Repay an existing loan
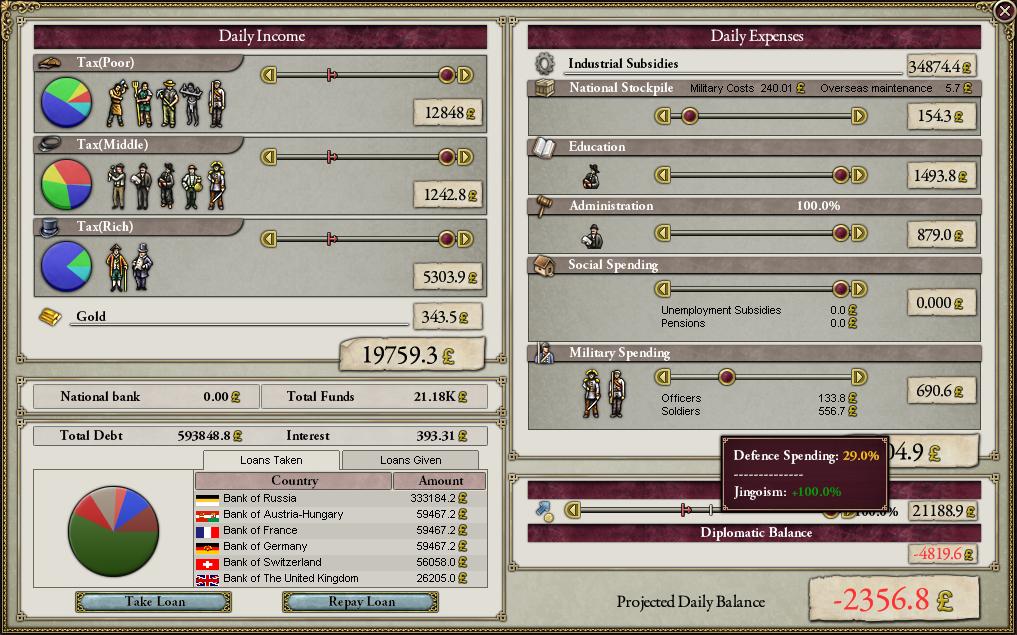 pos(360,602)
